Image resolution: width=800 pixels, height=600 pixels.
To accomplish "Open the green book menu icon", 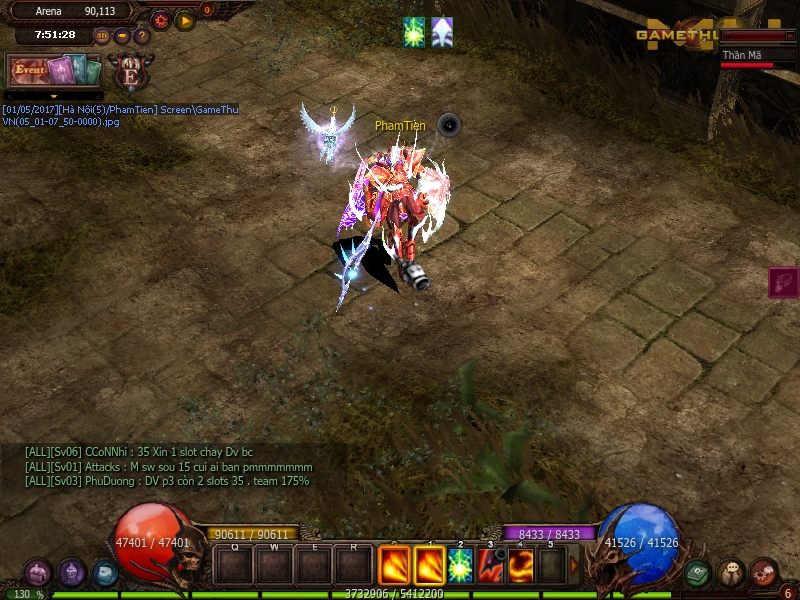I will point(698,573).
